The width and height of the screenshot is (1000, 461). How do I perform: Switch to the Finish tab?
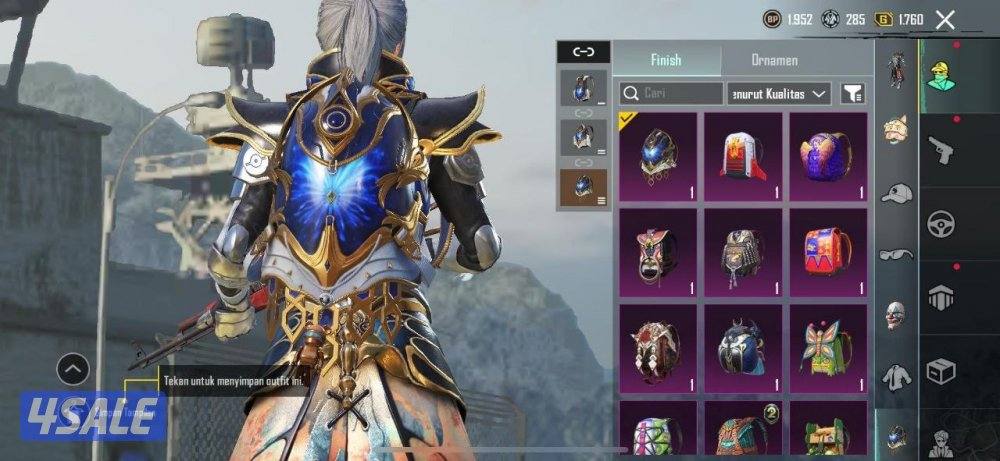pos(665,60)
